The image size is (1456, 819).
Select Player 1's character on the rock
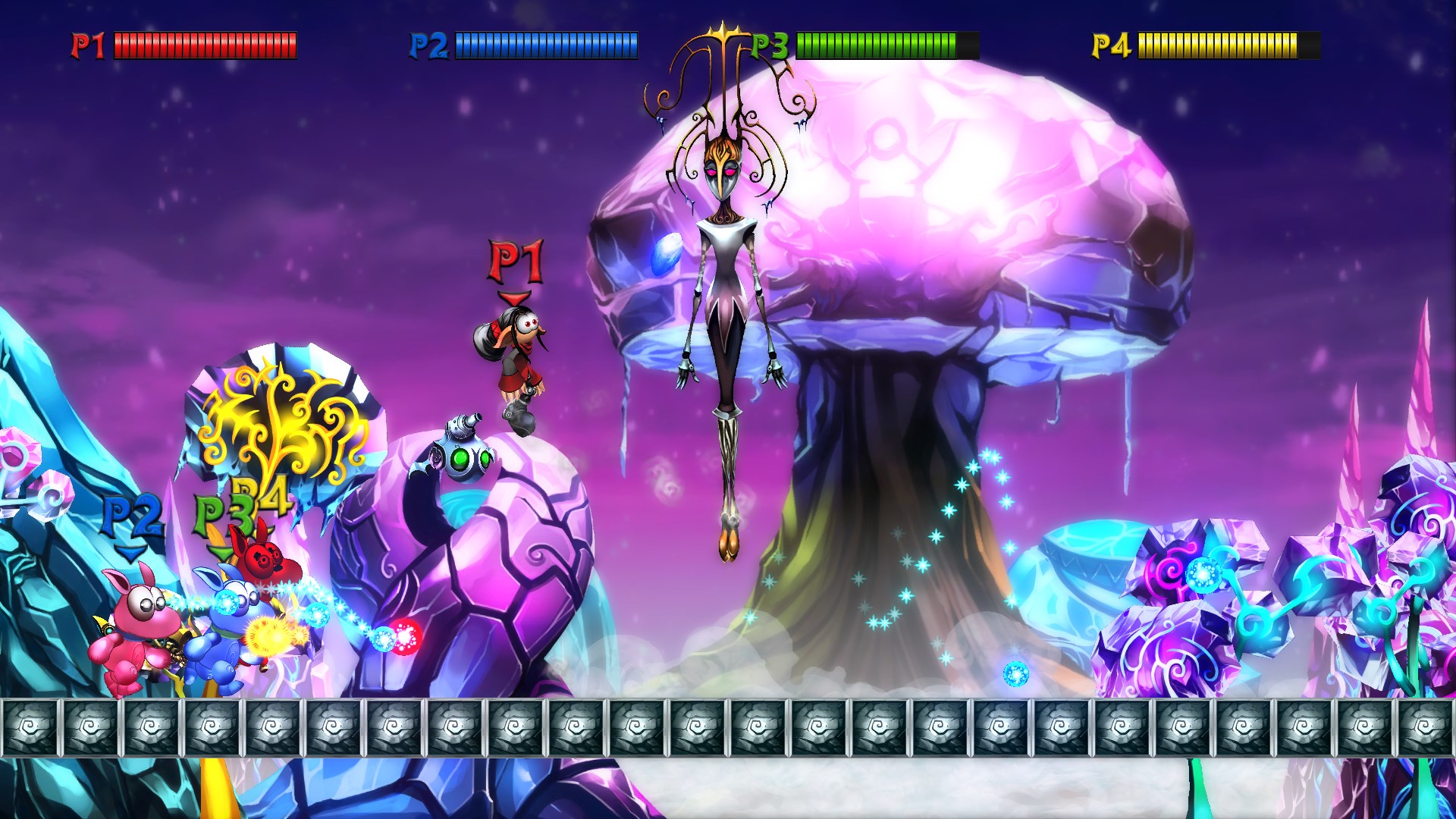click(x=518, y=356)
